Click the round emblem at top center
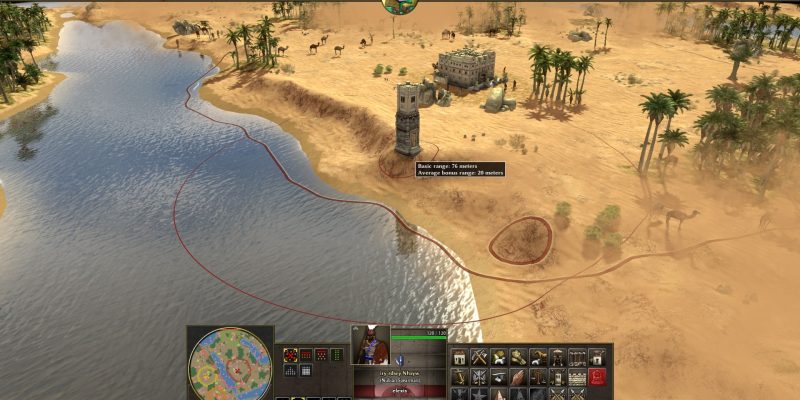 pos(400,5)
